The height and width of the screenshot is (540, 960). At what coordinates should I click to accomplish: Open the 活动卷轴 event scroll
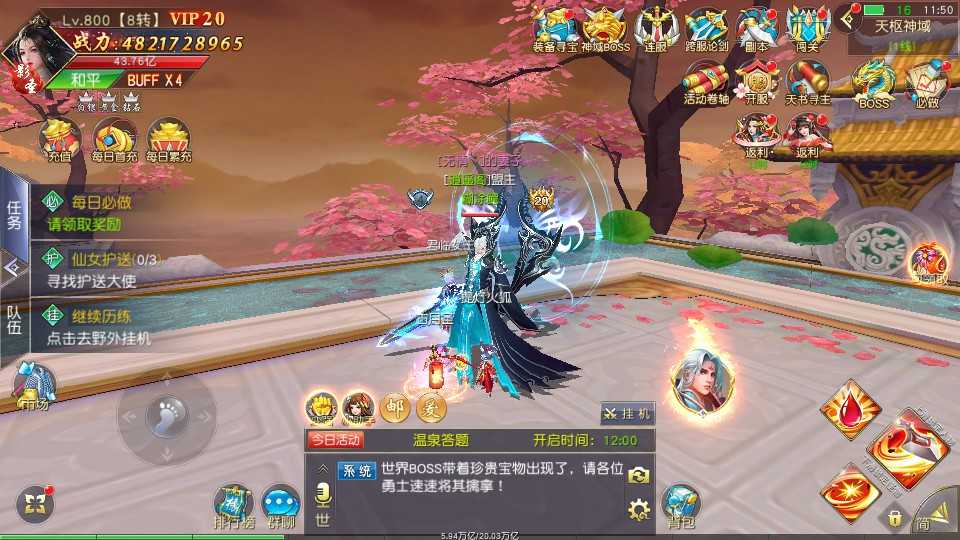click(x=706, y=82)
